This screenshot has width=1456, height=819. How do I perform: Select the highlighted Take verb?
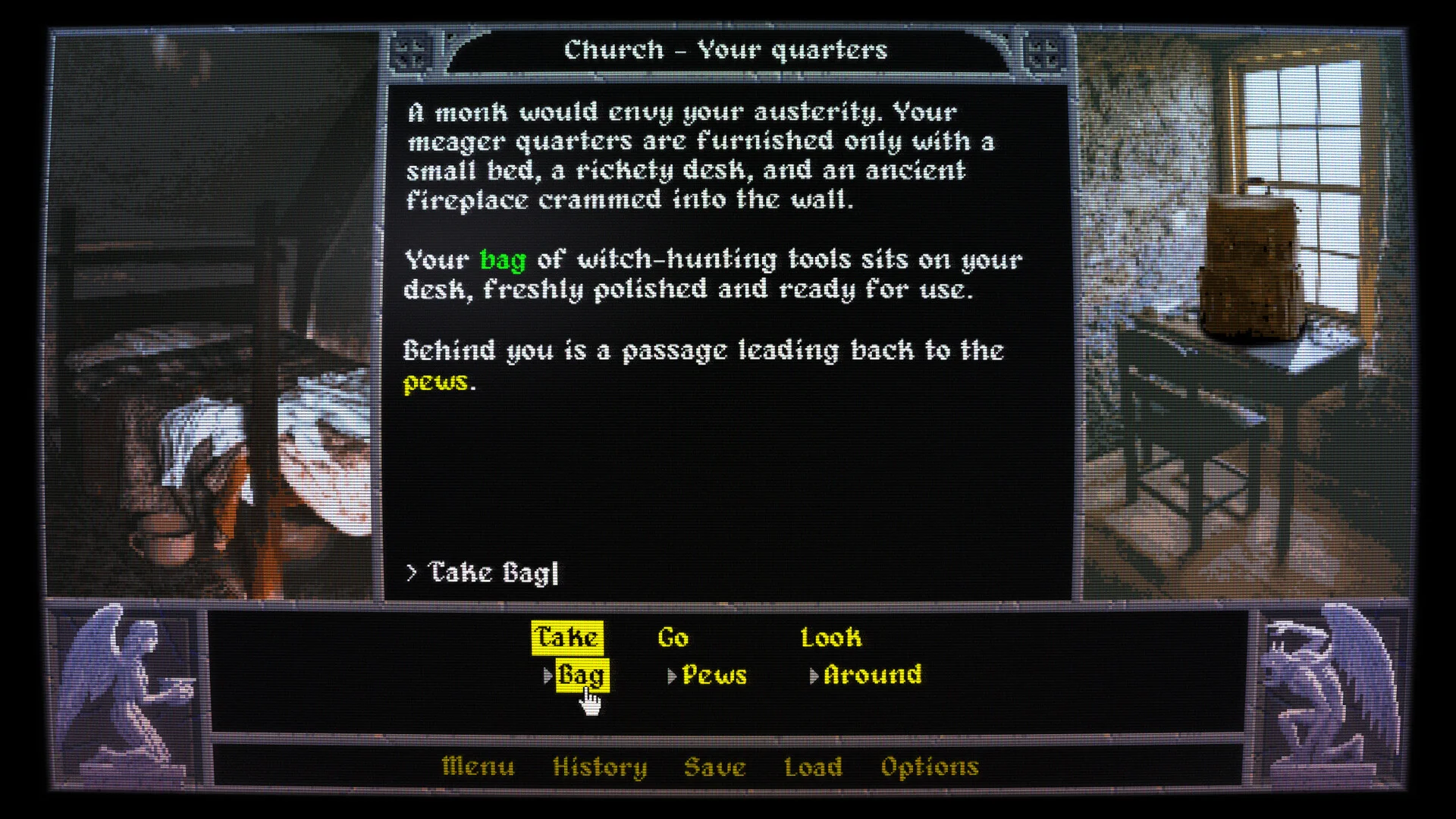click(x=566, y=638)
